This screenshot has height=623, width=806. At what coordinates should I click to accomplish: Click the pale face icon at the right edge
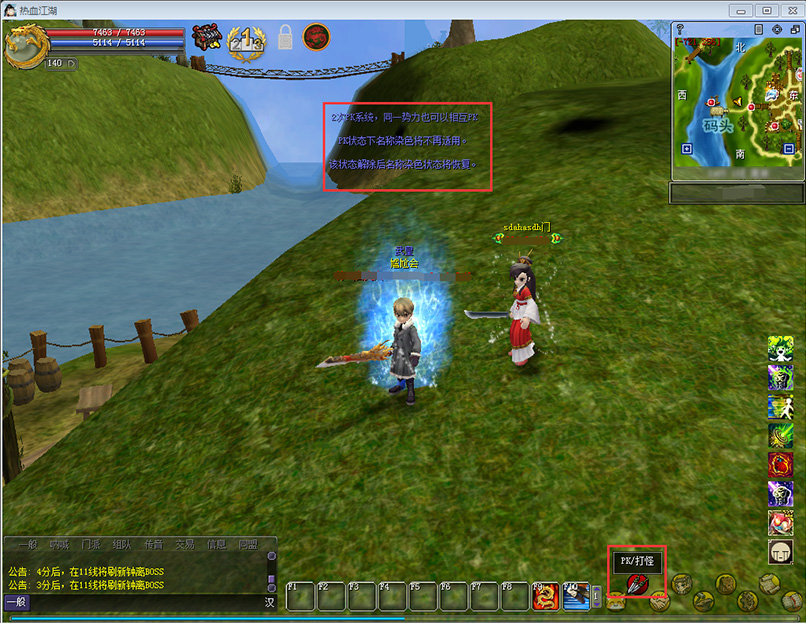[x=780, y=552]
